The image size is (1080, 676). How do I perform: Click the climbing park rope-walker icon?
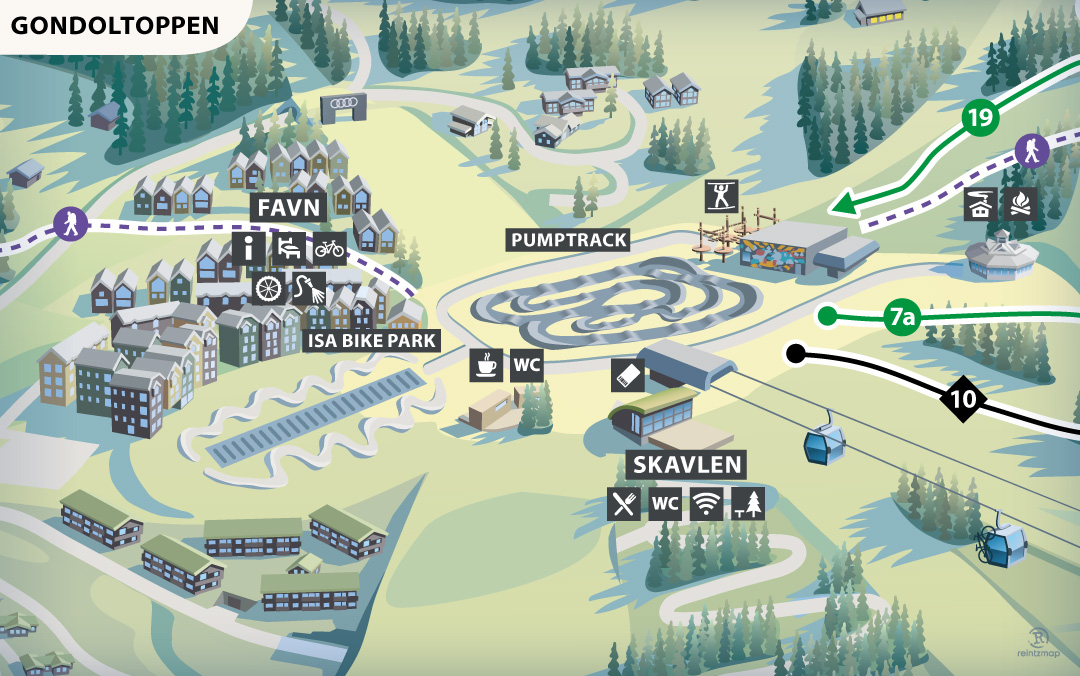[x=718, y=194]
